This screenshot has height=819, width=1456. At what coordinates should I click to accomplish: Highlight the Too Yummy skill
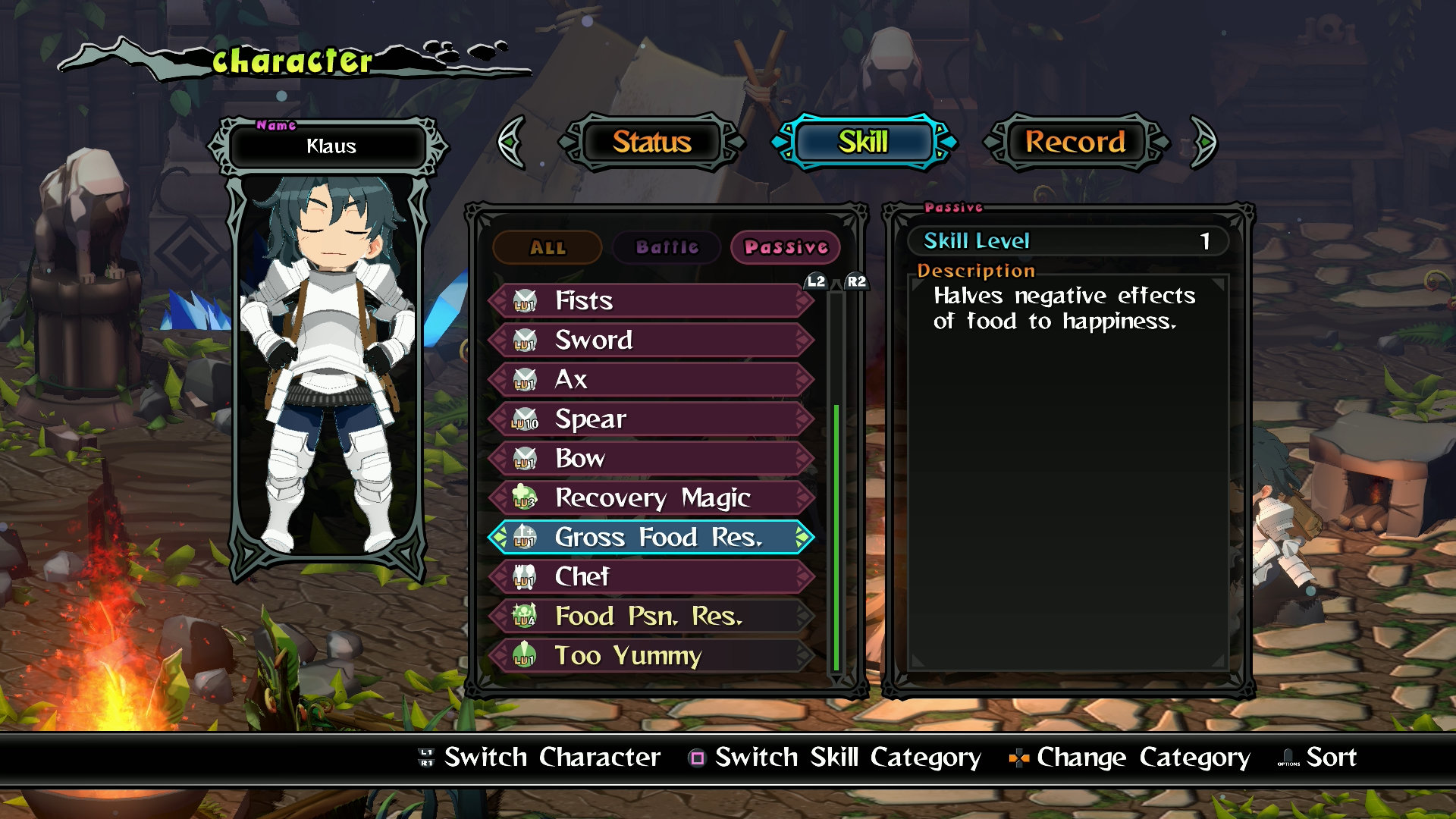coord(651,656)
